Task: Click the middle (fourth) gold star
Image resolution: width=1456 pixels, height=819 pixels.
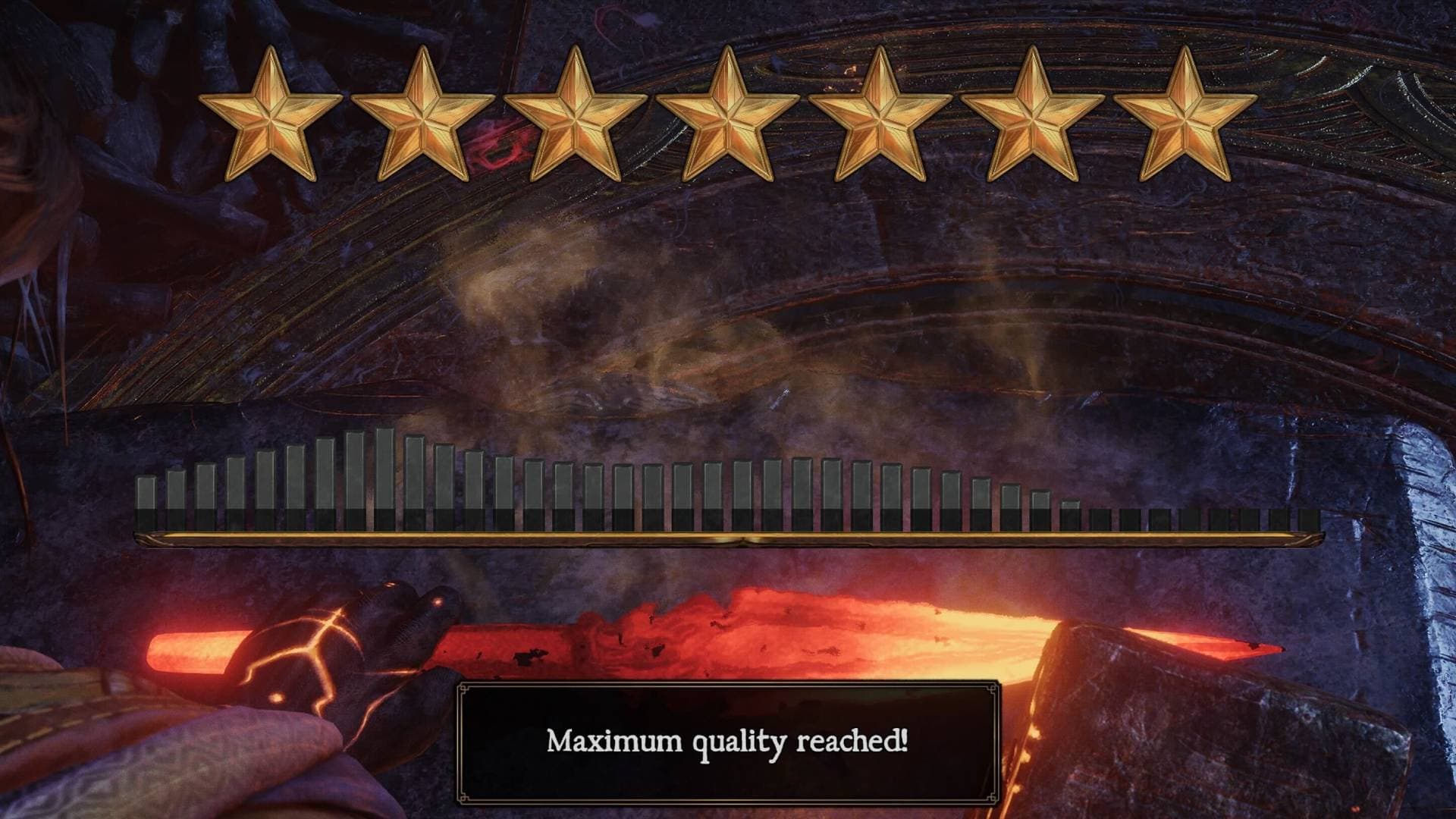Action: coord(726,114)
